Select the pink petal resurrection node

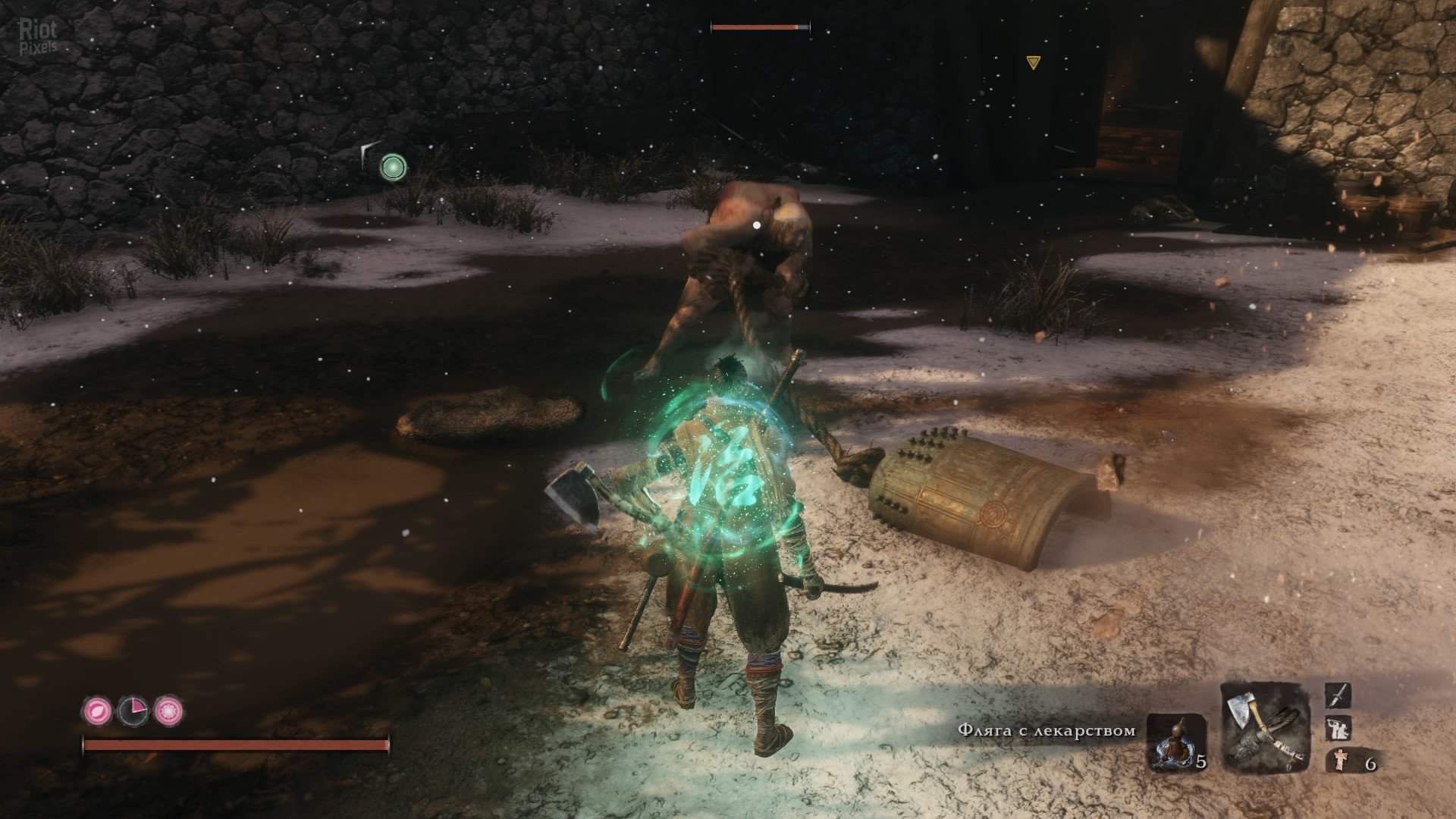pos(96,711)
